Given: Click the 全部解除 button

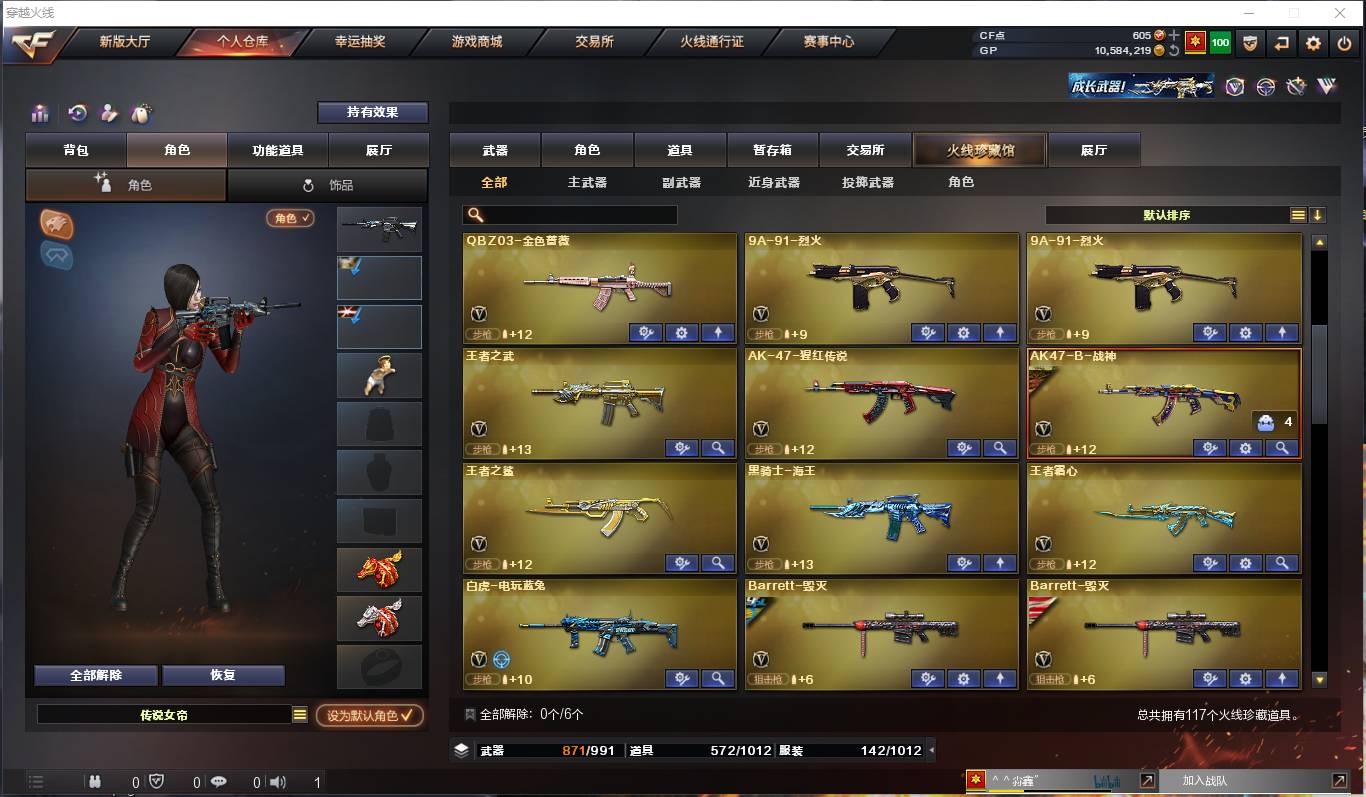Looking at the screenshot, I should pyautogui.click(x=94, y=675).
